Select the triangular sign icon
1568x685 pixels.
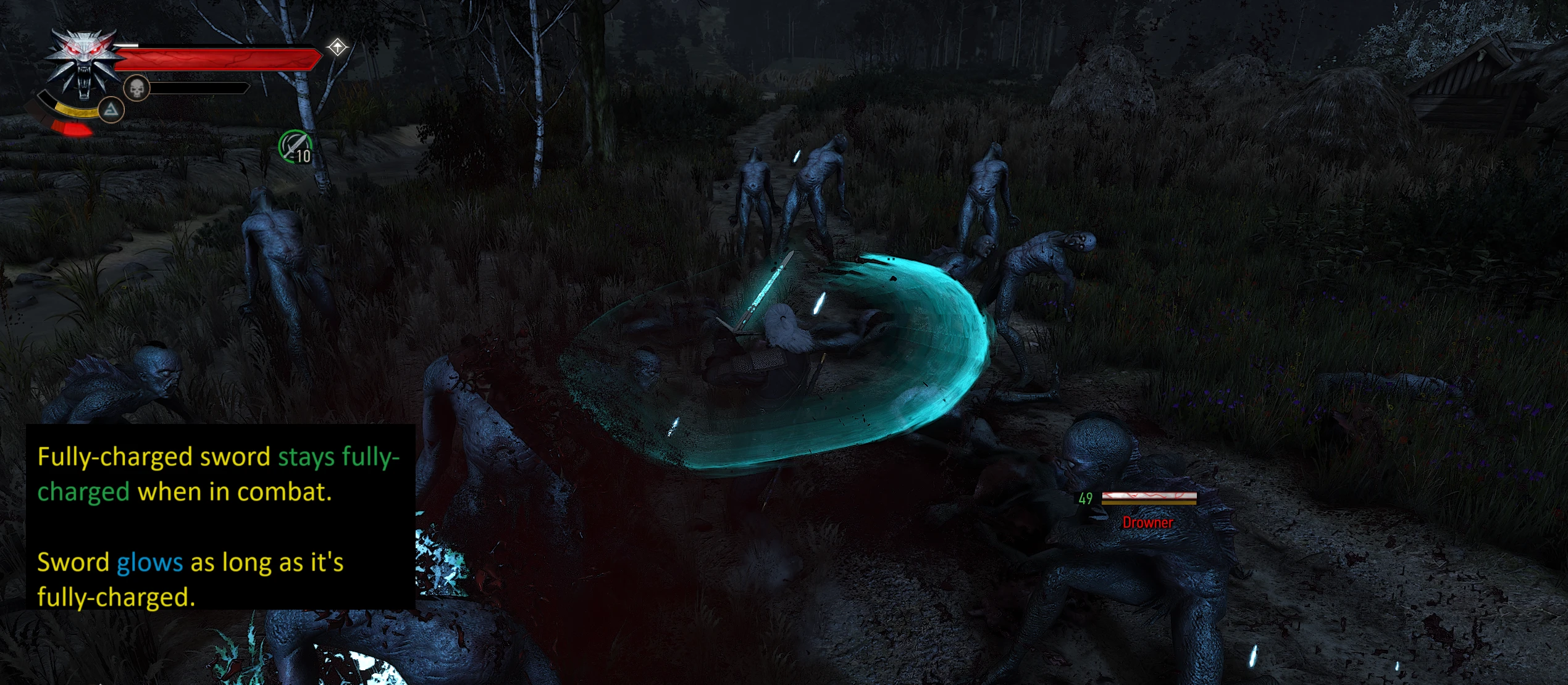tap(111, 110)
